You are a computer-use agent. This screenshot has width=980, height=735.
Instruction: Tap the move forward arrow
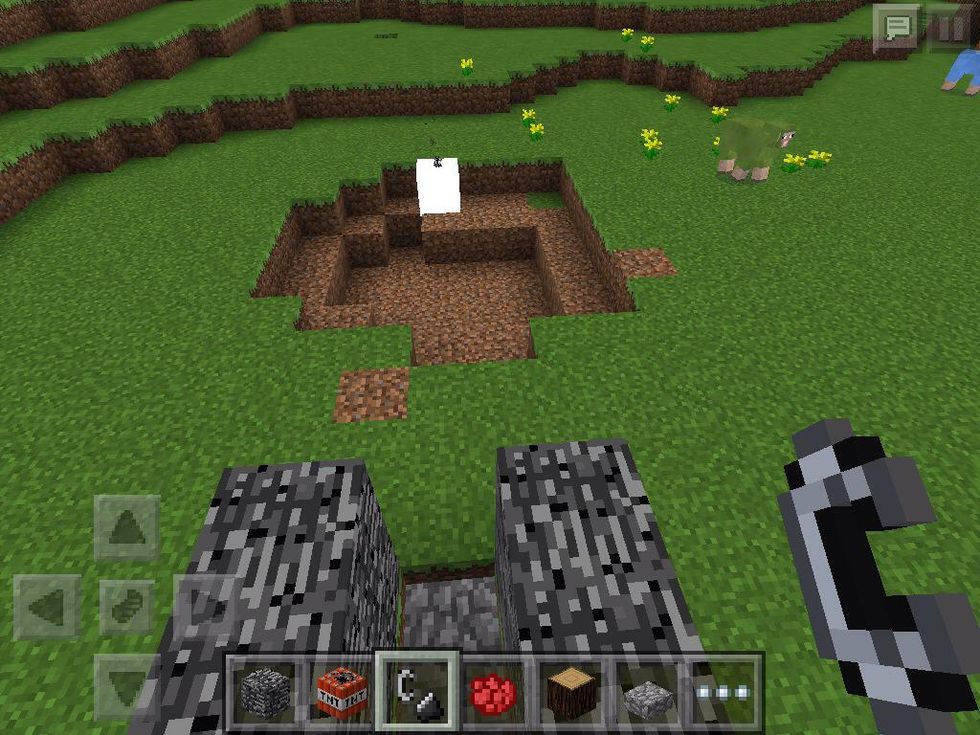[x=127, y=527]
